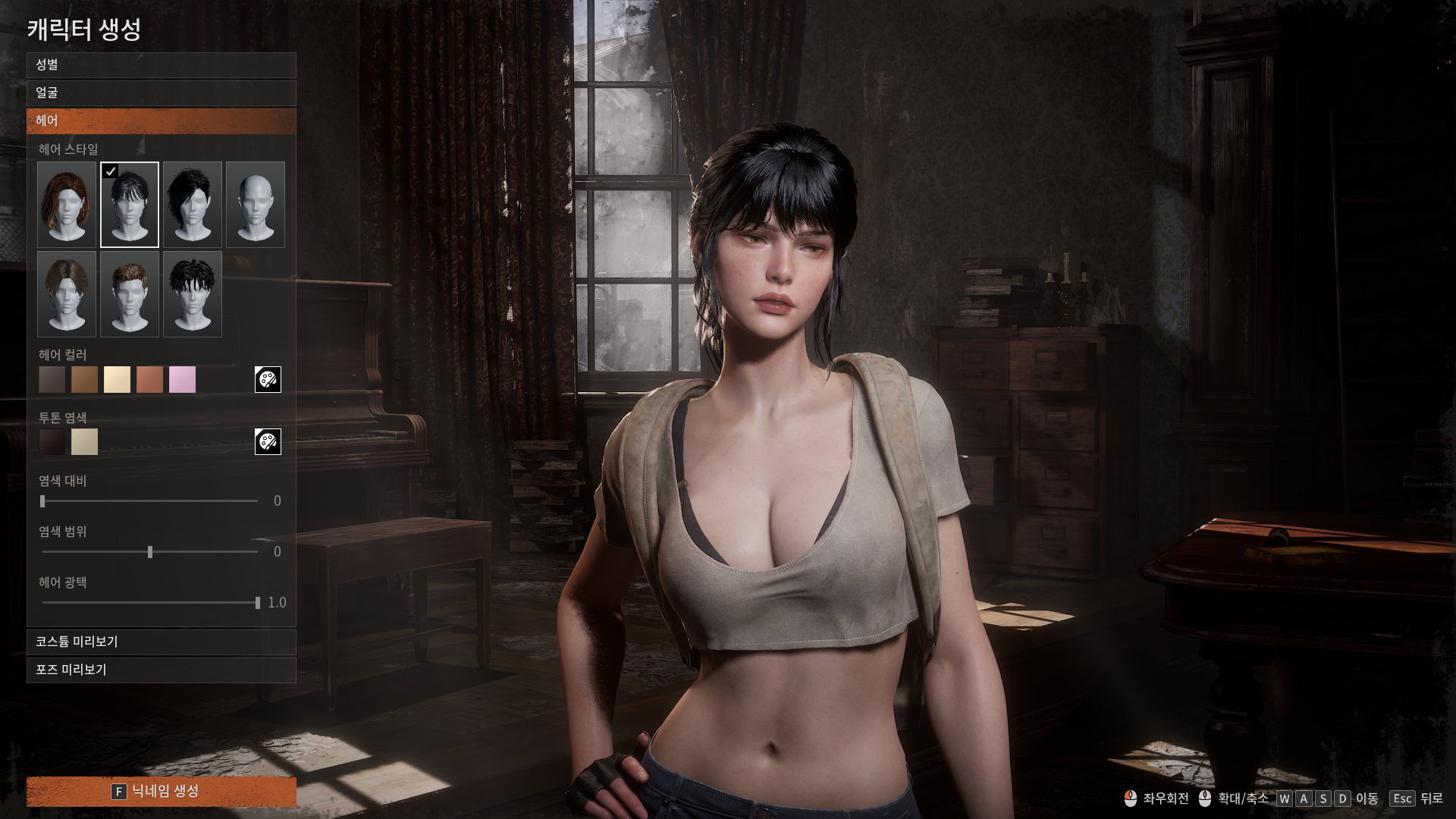The image size is (1456, 819).
Task: Choose the checked black bangs hairstyle
Action: tap(130, 205)
